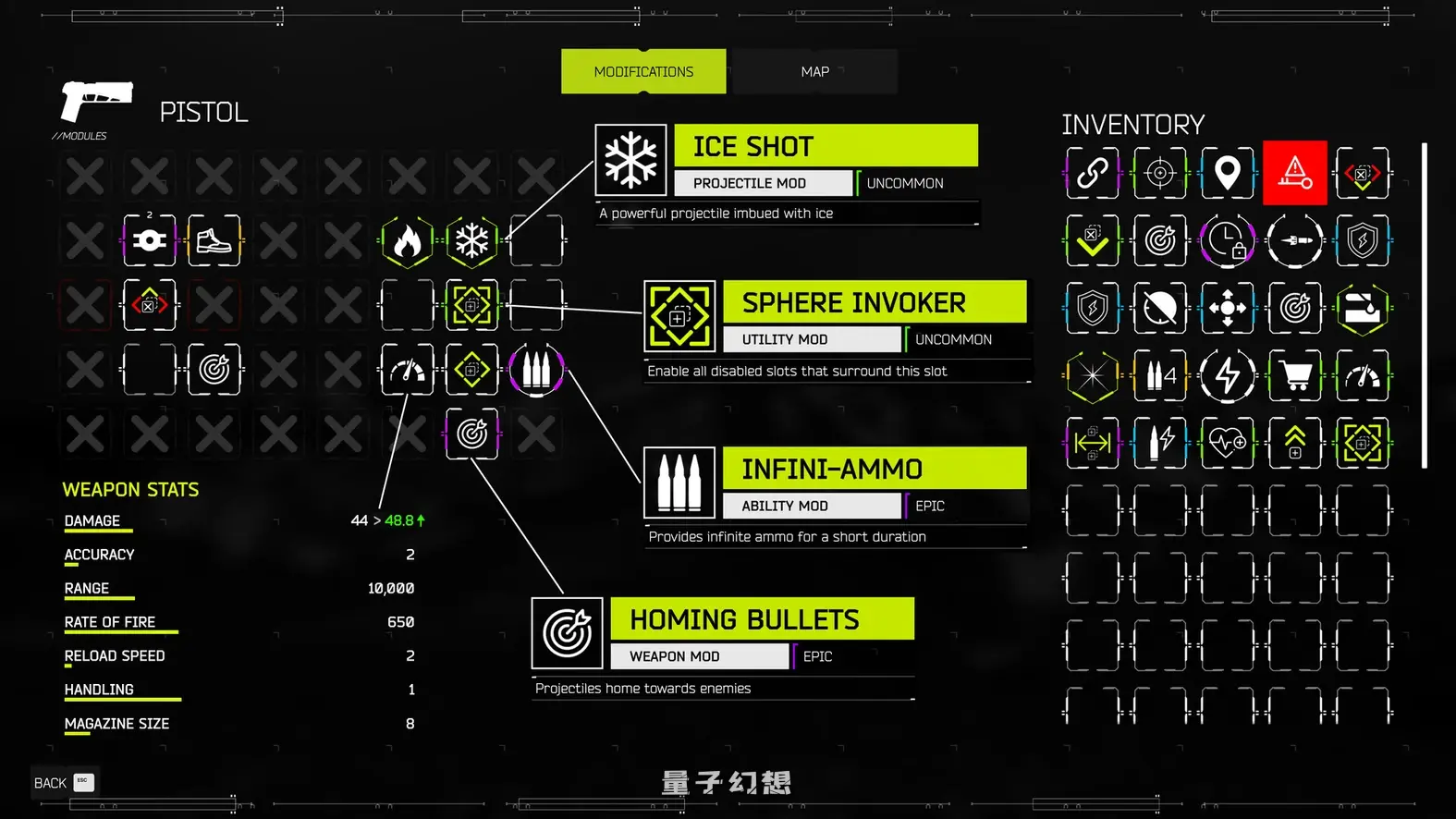Open the MODIFICATIONS tab
This screenshot has width=1456, height=819.
click(x=643, y=71)
